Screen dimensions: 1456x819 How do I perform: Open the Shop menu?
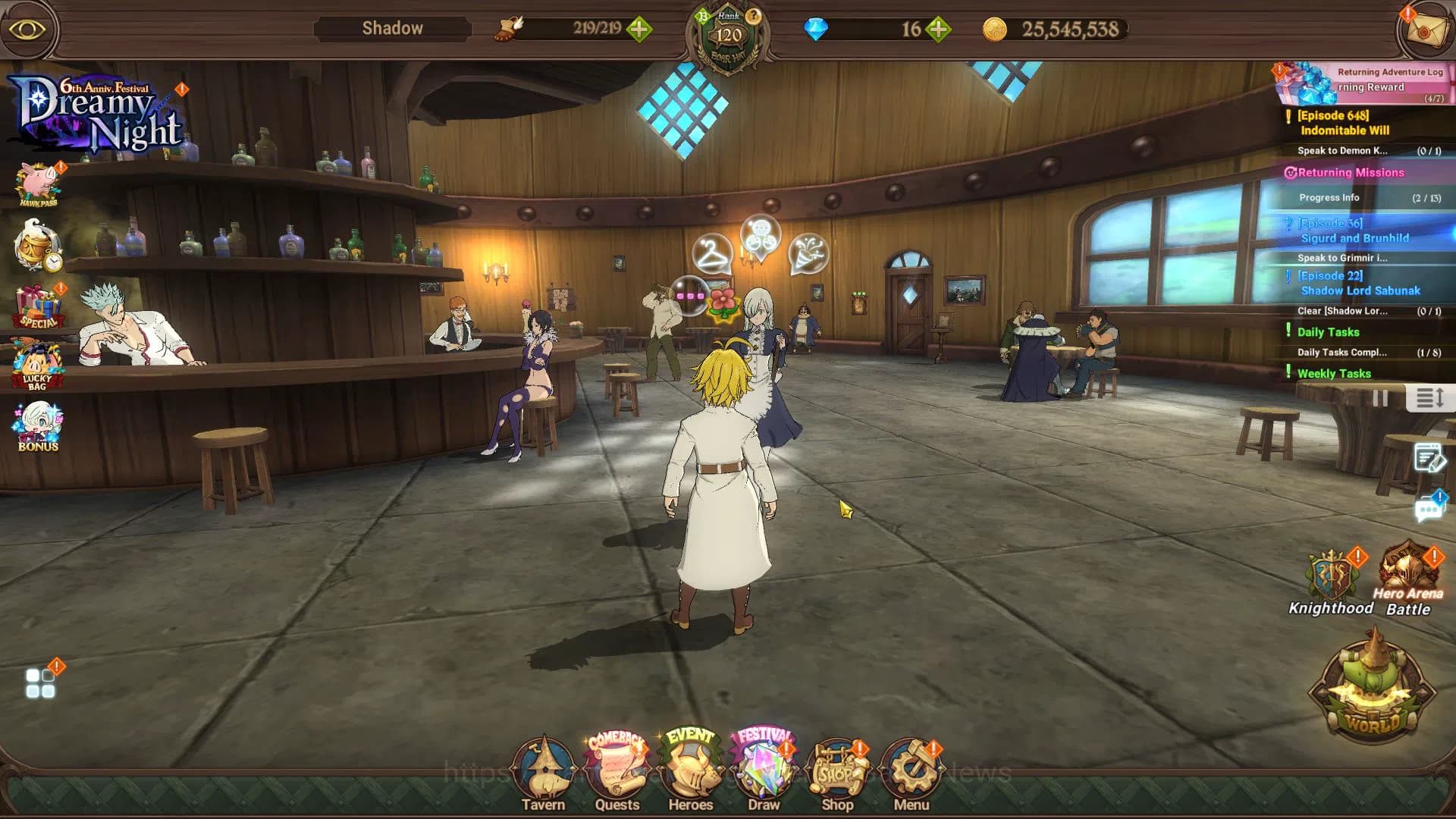click(x=837, y=773)
